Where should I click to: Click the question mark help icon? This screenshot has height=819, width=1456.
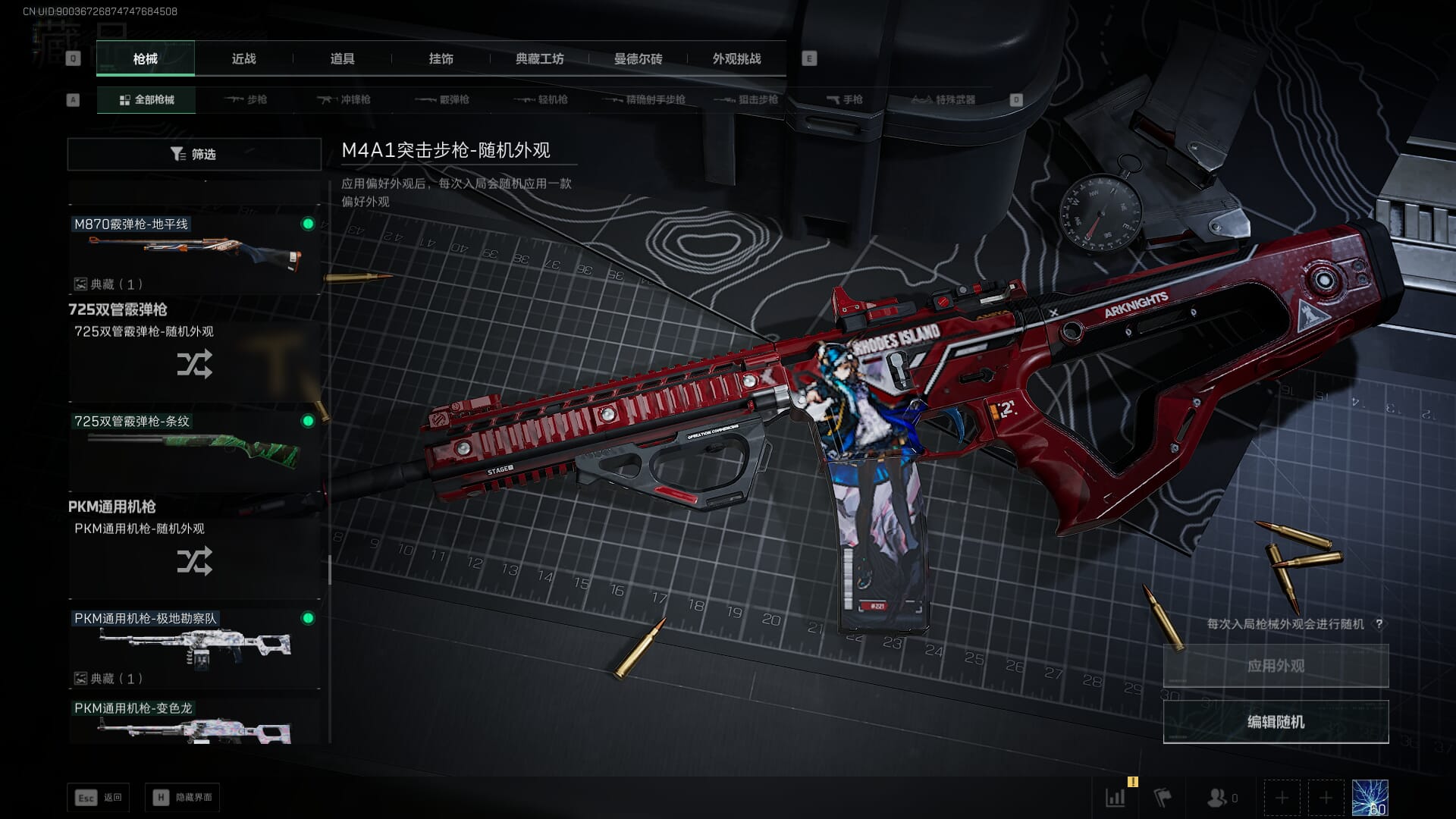click(x=1379, y=624)
